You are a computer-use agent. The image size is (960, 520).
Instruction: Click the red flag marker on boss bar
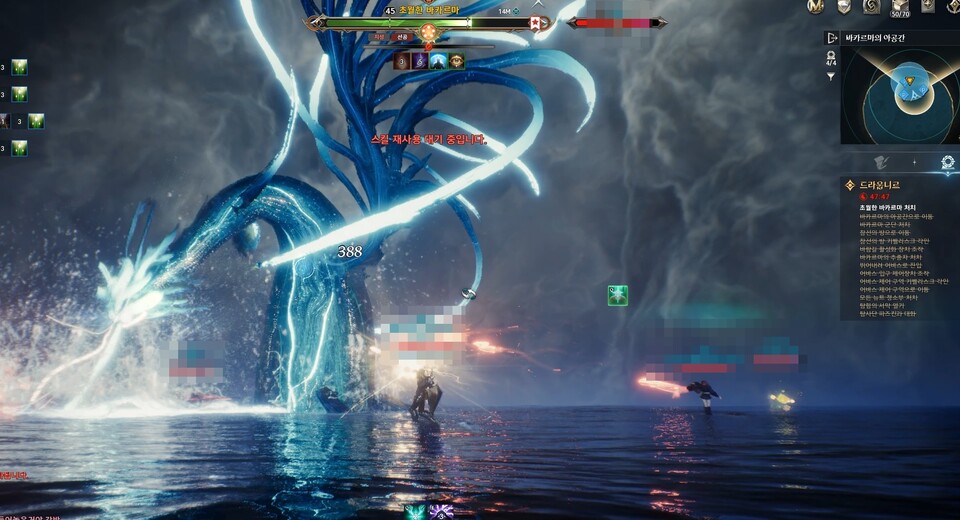[x=535, y=22]
